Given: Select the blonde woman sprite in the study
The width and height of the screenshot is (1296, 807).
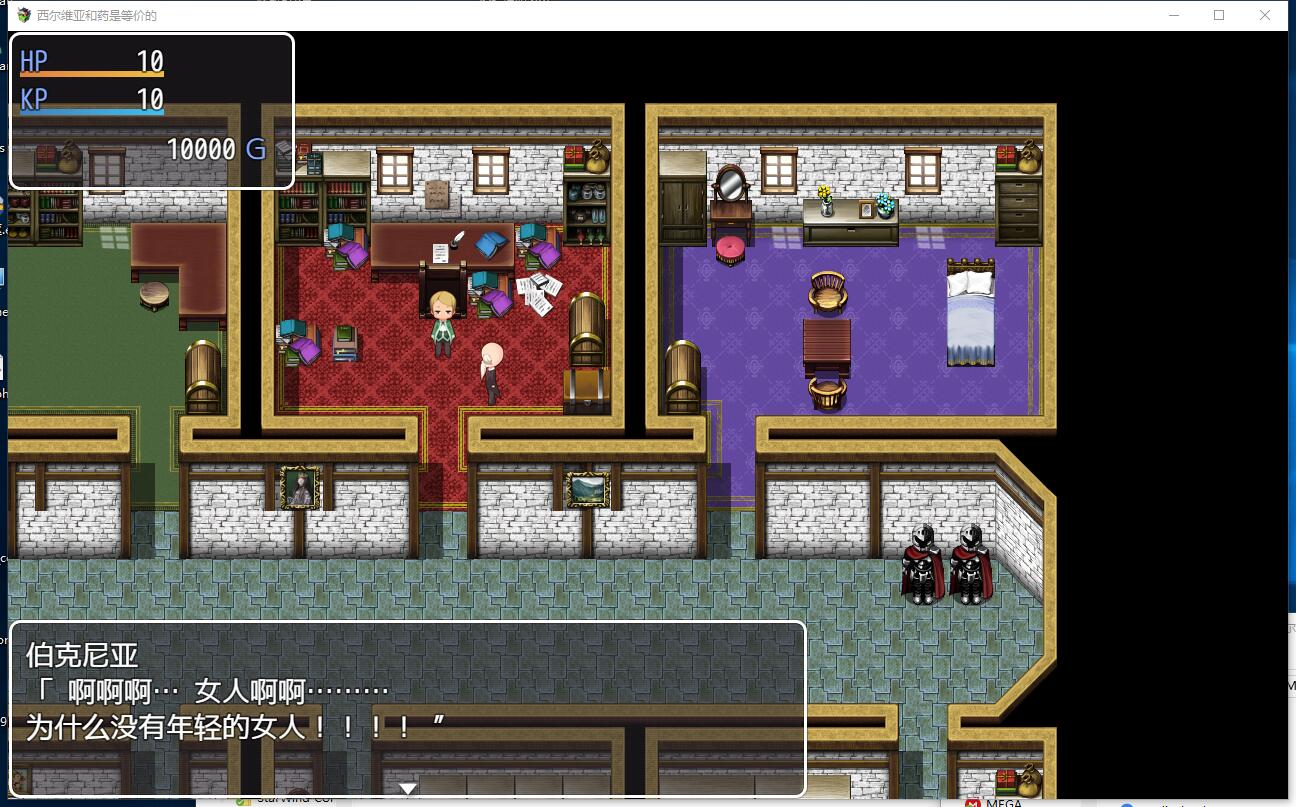Looking at the screenshot, I should [x=443, y=320].
